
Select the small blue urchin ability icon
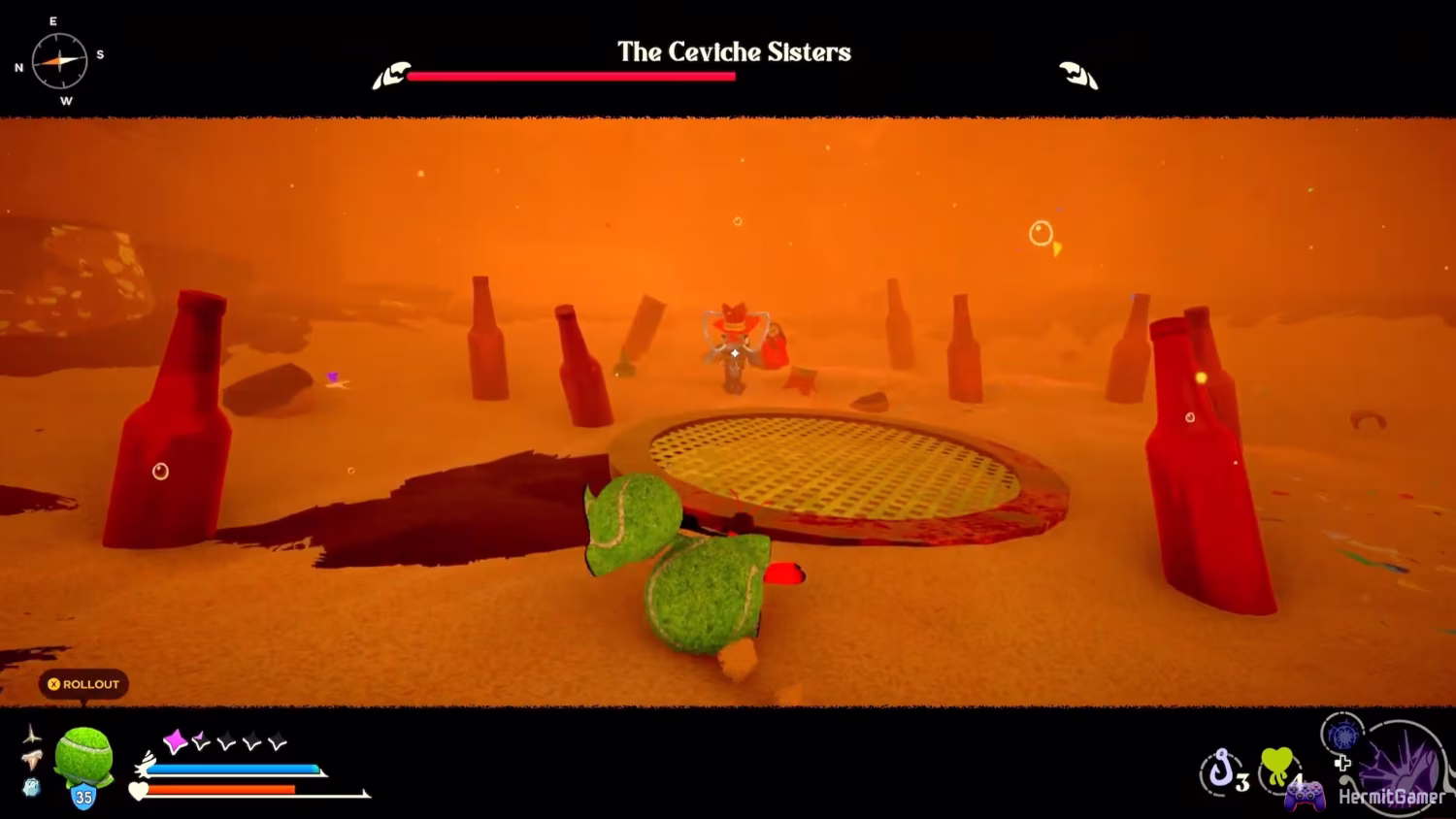point(1342,736)
